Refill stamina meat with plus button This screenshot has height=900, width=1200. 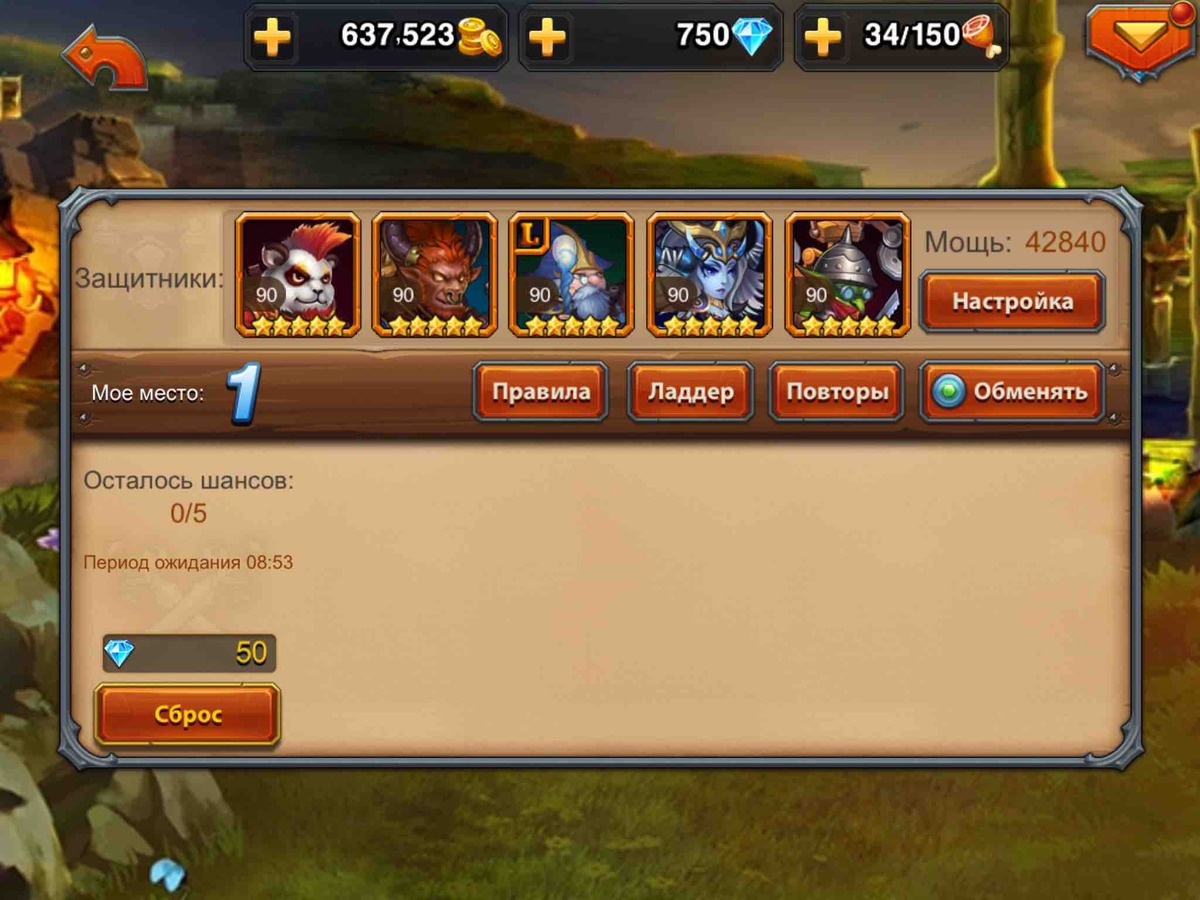pyautogui.click(x=822, y=38)
